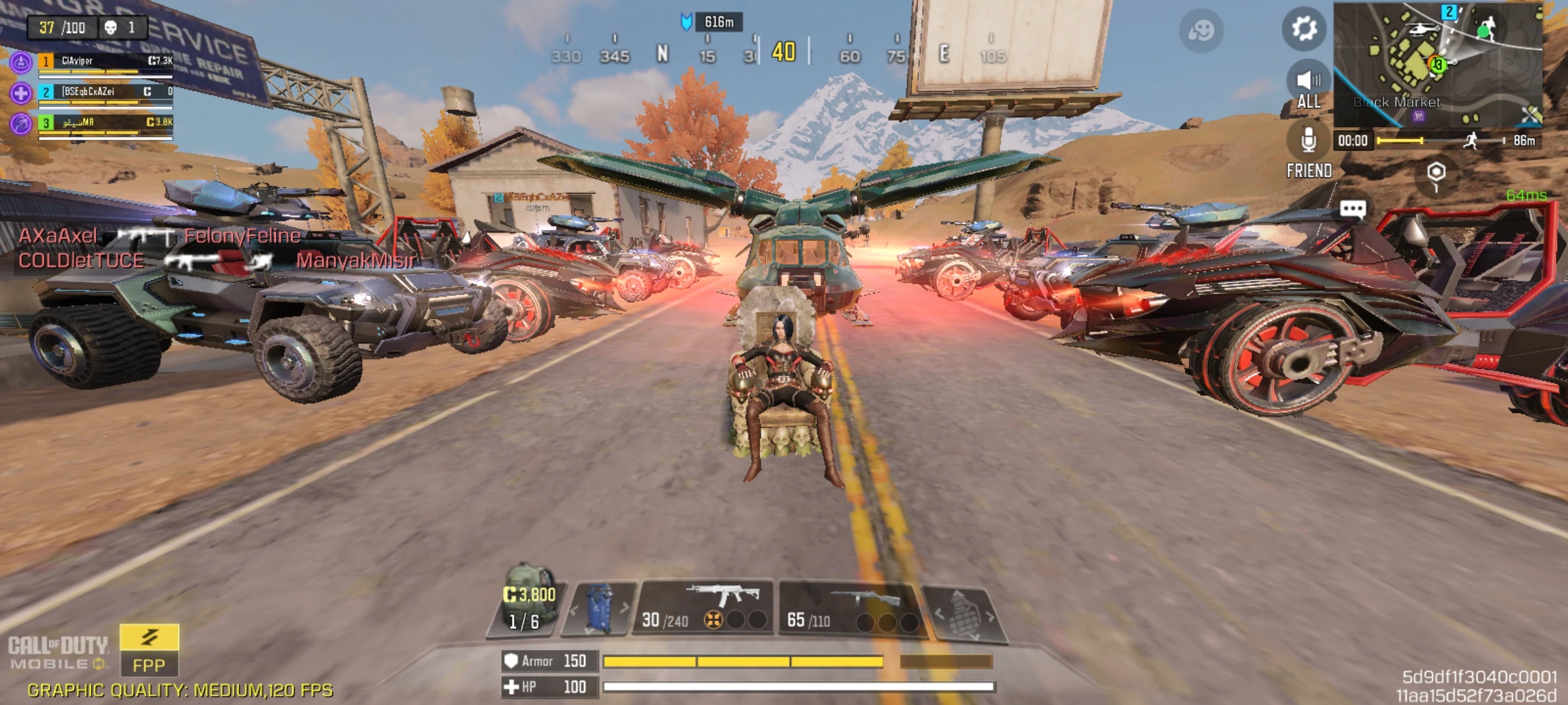Screen dimensions: 1568x705
Task: Select the grenade throwable slot
Action: click(964, 615)
